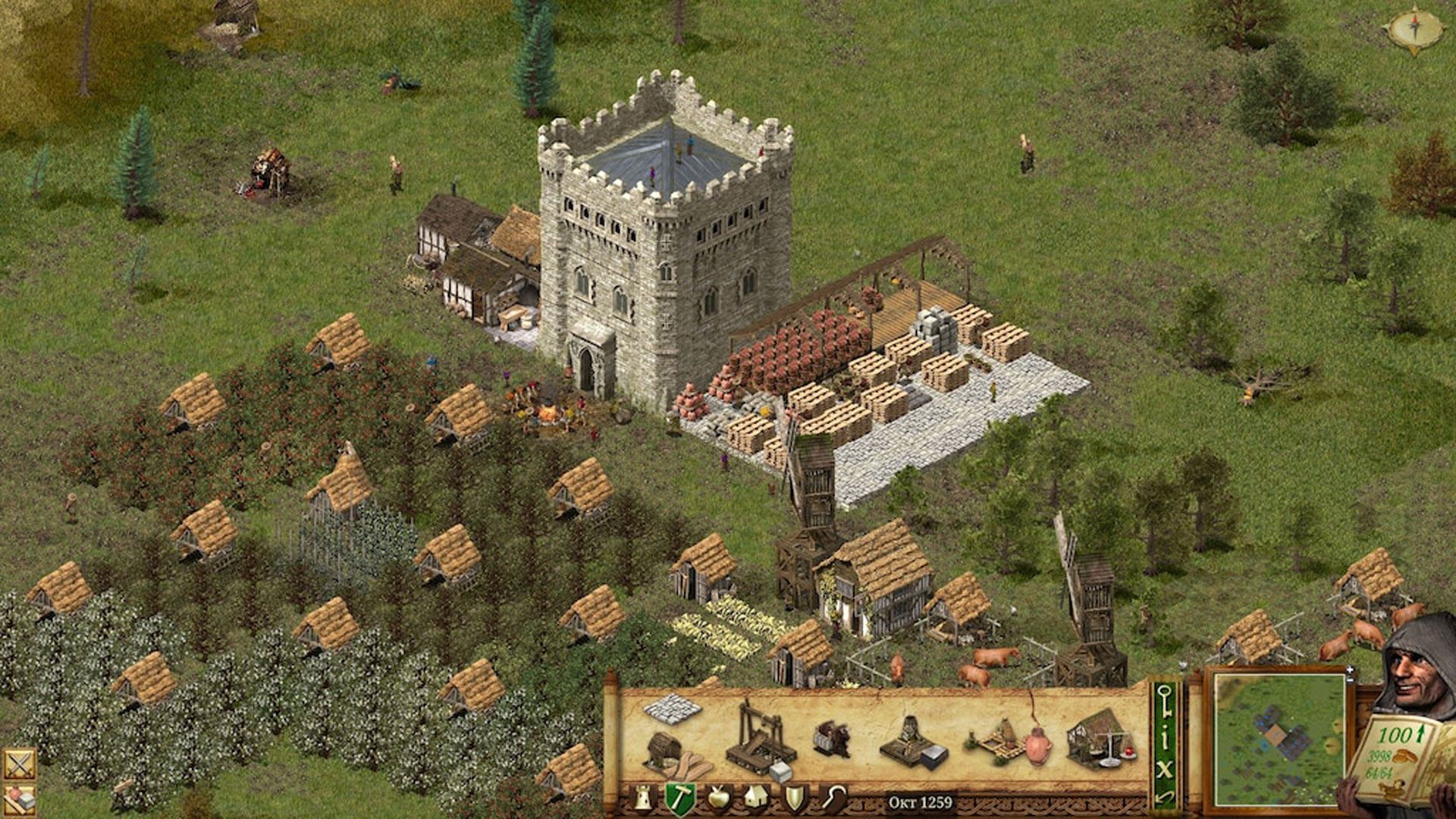1456x819 pixels.
Task: Activate the X delete building button
Action: [x=1166, y=767]
